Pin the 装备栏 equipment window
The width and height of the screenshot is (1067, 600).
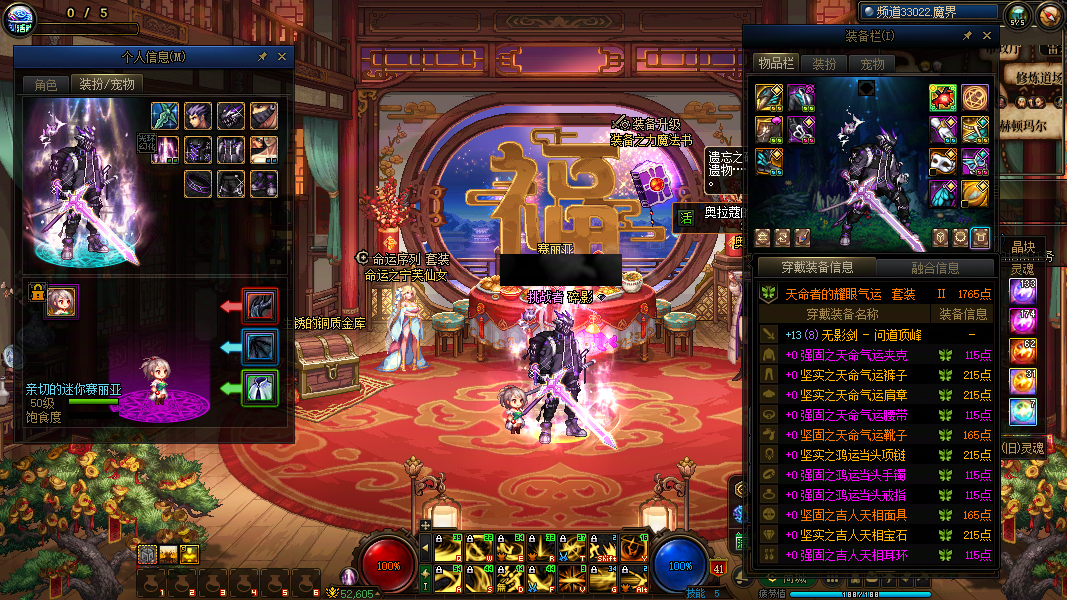[x=967, y=36]
